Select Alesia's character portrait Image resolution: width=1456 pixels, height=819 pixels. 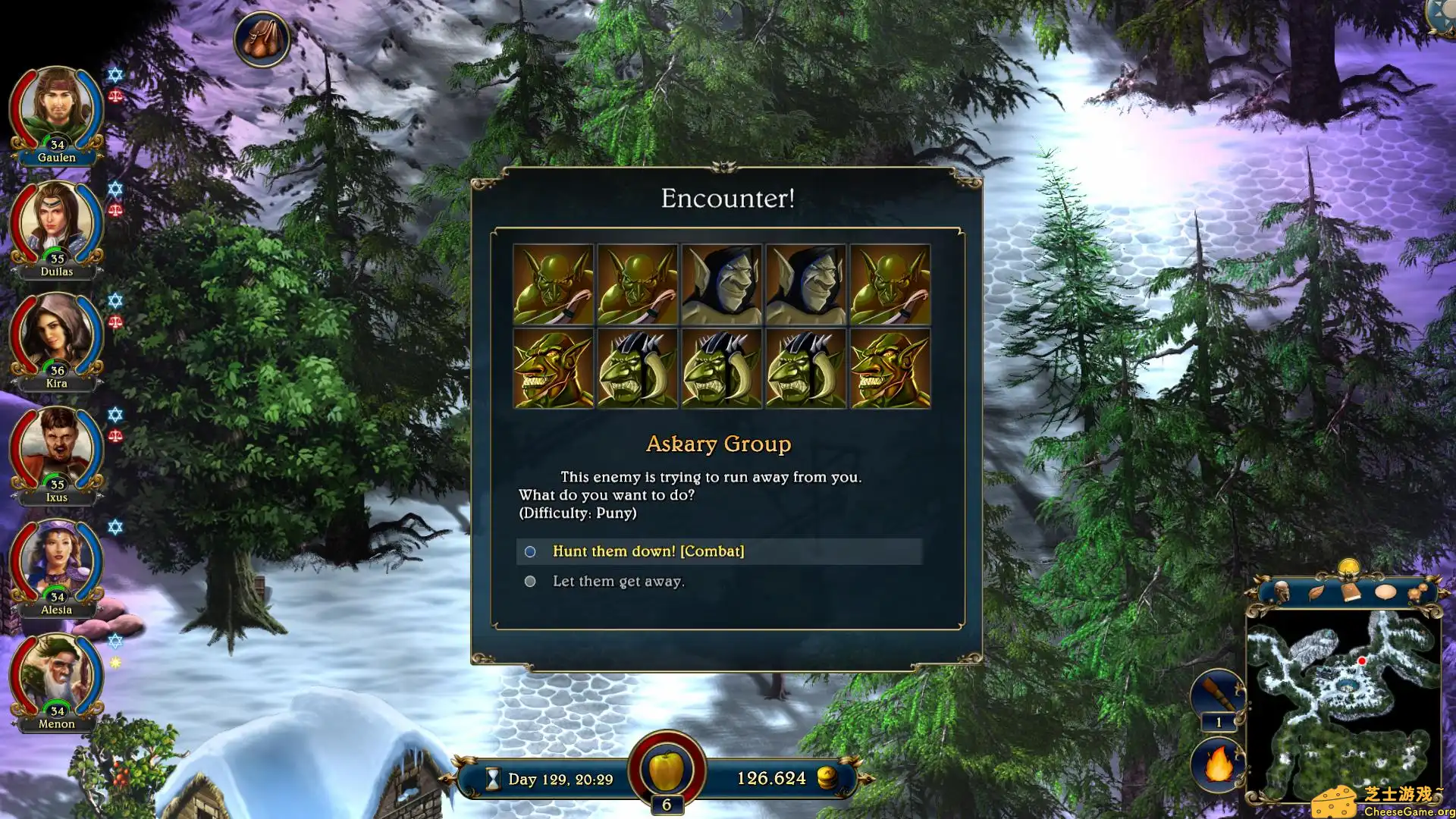click(x=57, y=563)
